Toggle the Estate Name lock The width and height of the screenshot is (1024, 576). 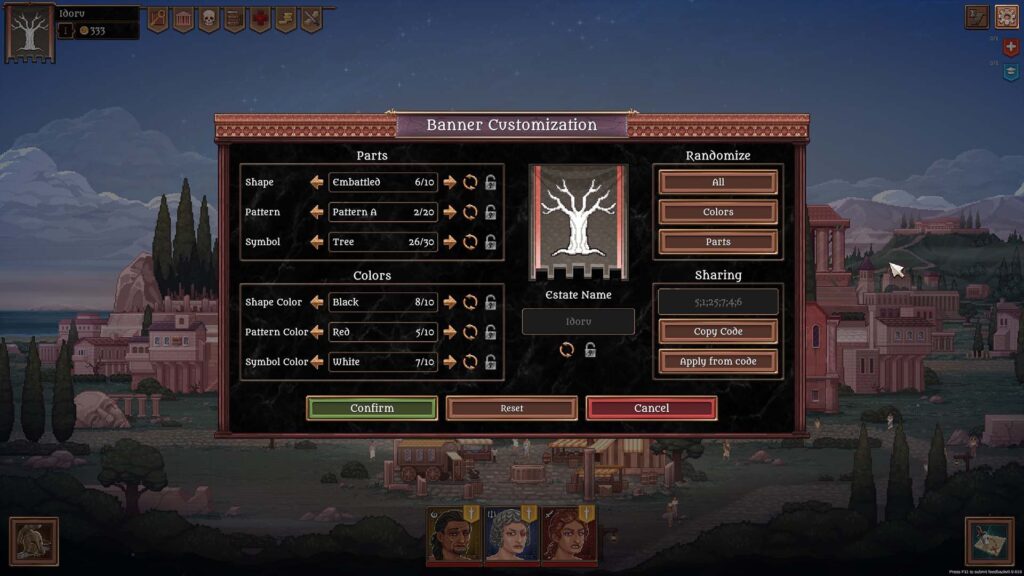[591, 350]
